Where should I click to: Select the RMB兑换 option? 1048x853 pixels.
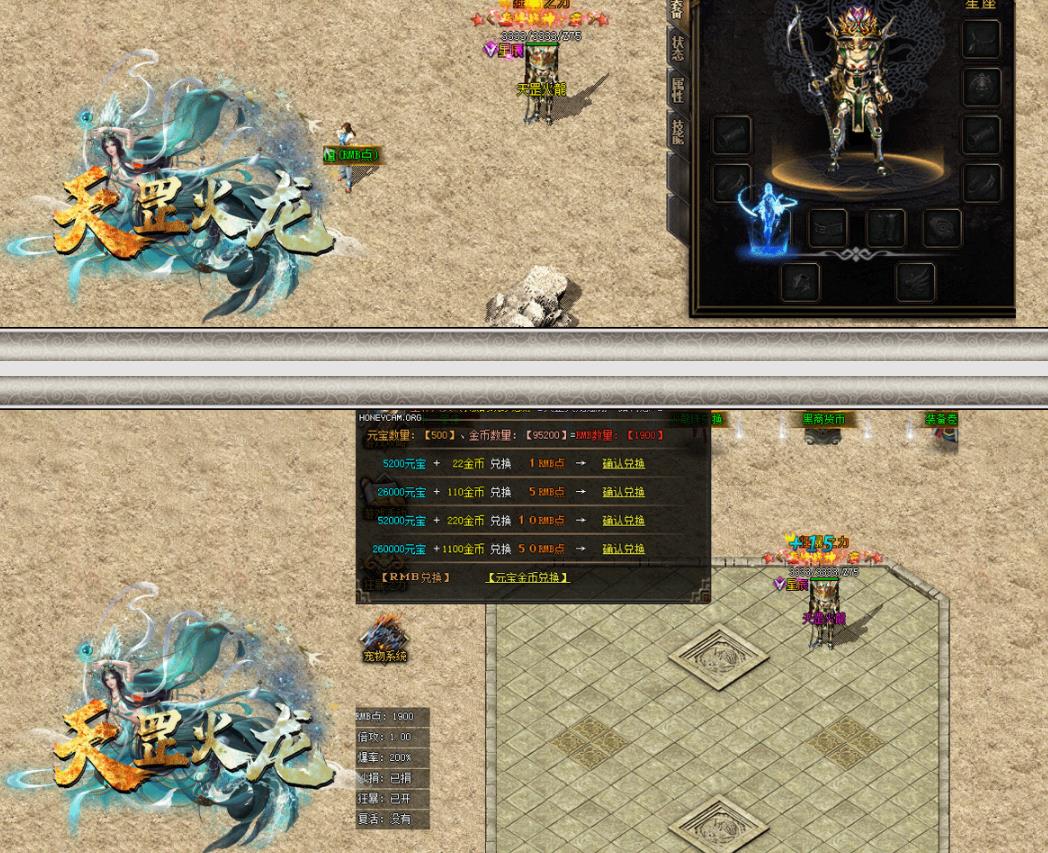416,578
